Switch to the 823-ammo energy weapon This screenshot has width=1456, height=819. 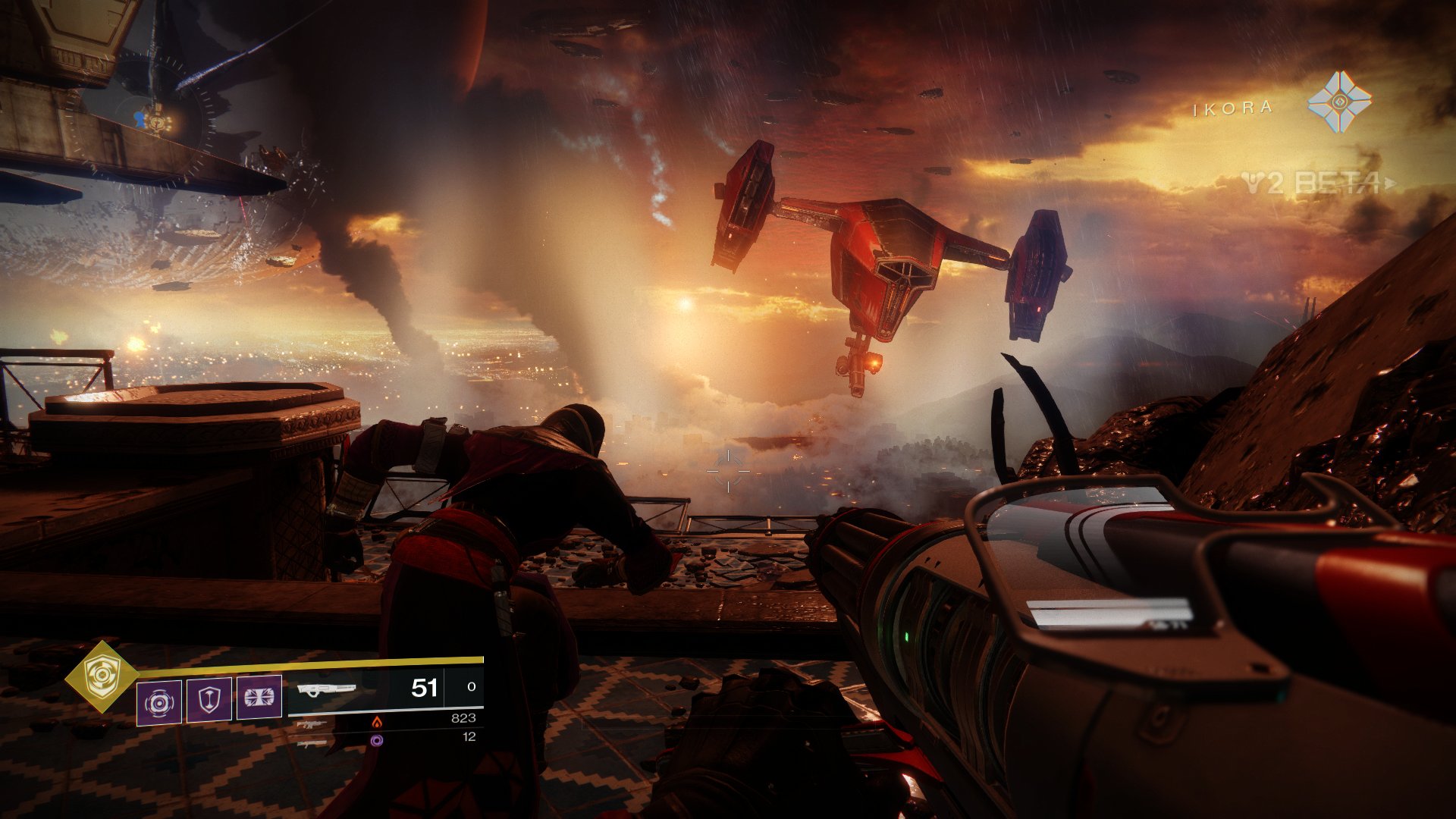pyautogui.click(x=312, y=724)
